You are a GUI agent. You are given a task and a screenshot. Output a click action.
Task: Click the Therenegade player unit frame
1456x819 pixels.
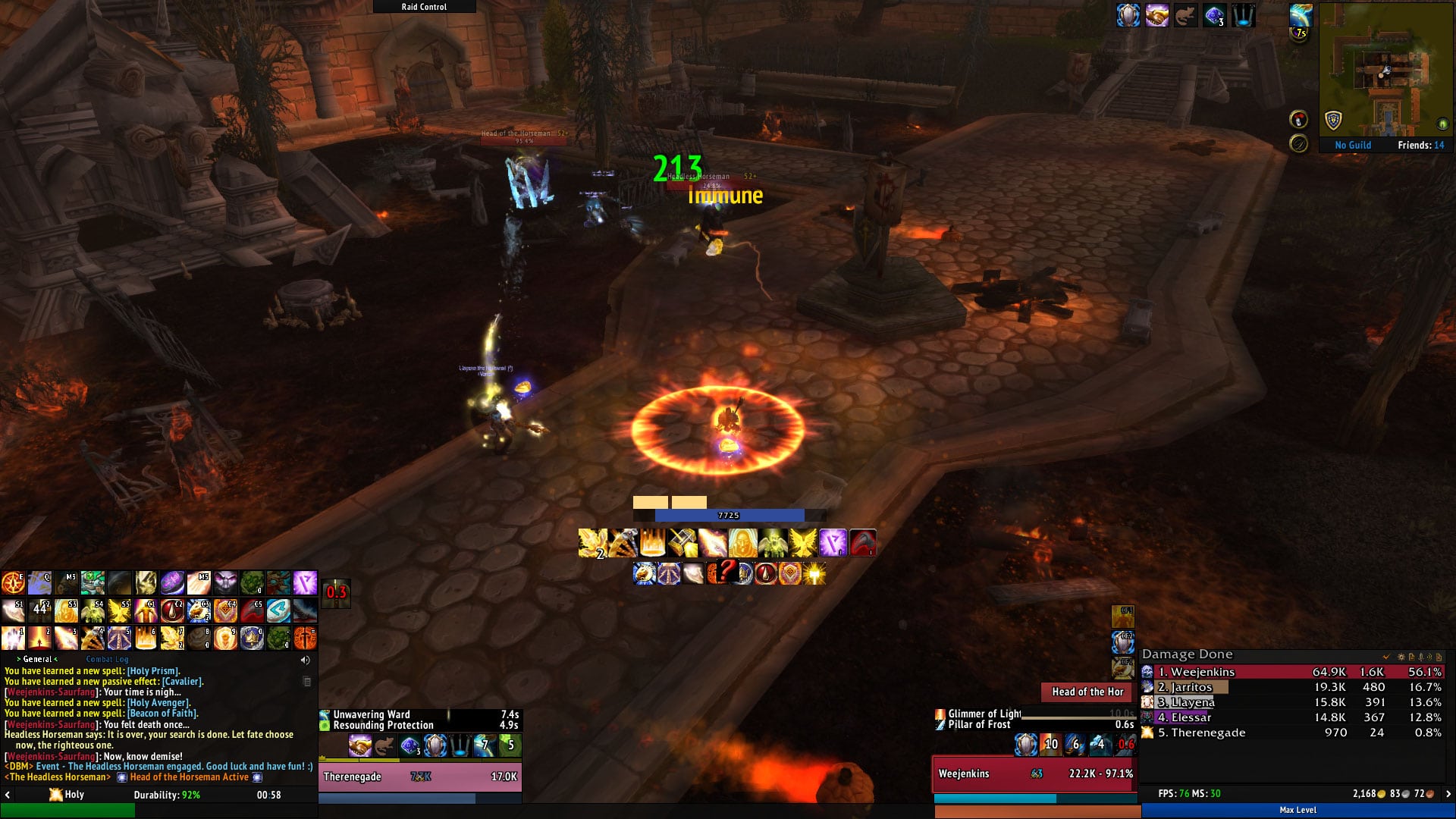419,777
